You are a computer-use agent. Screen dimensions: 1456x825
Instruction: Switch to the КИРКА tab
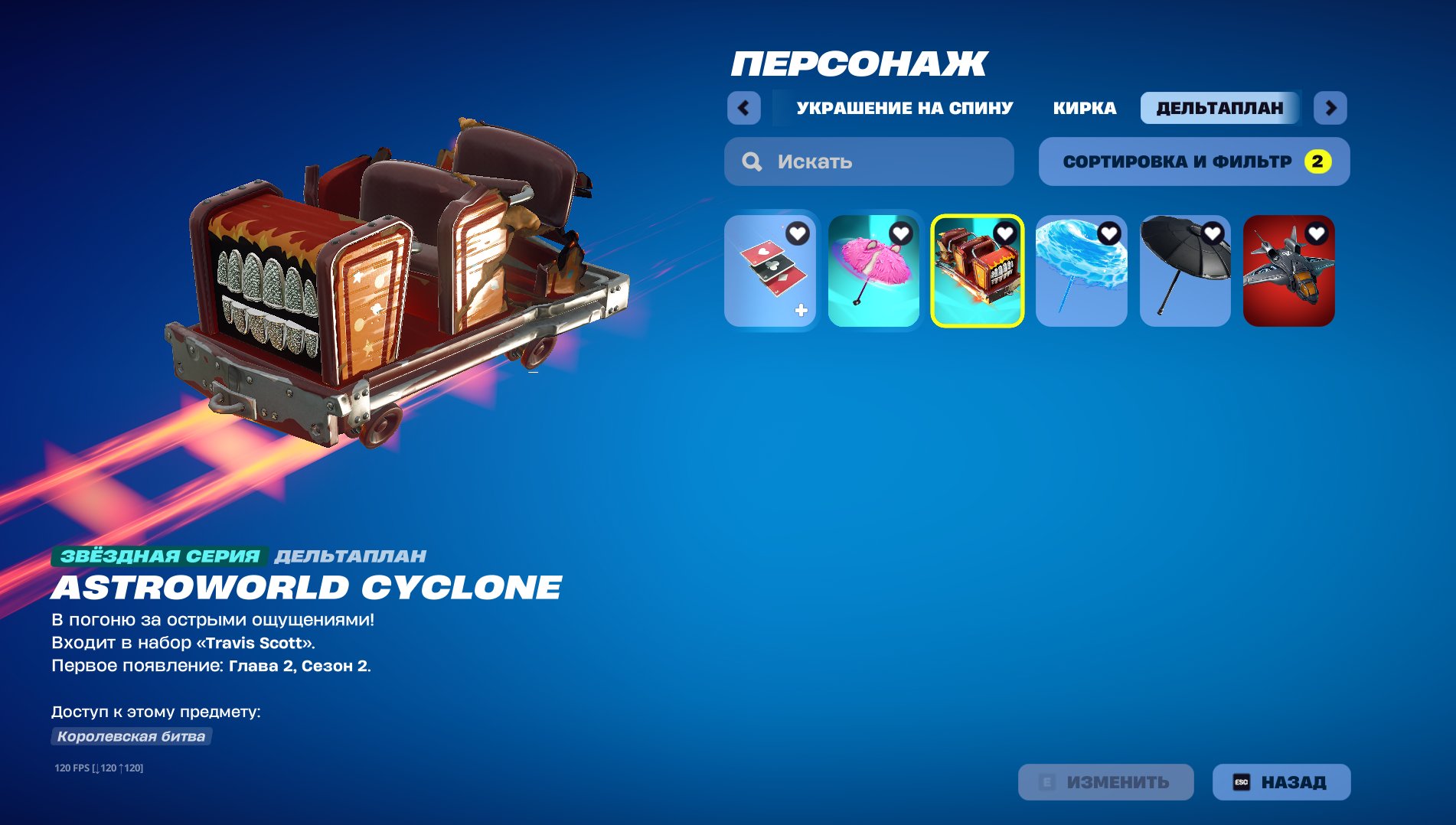click(1084, 108)
